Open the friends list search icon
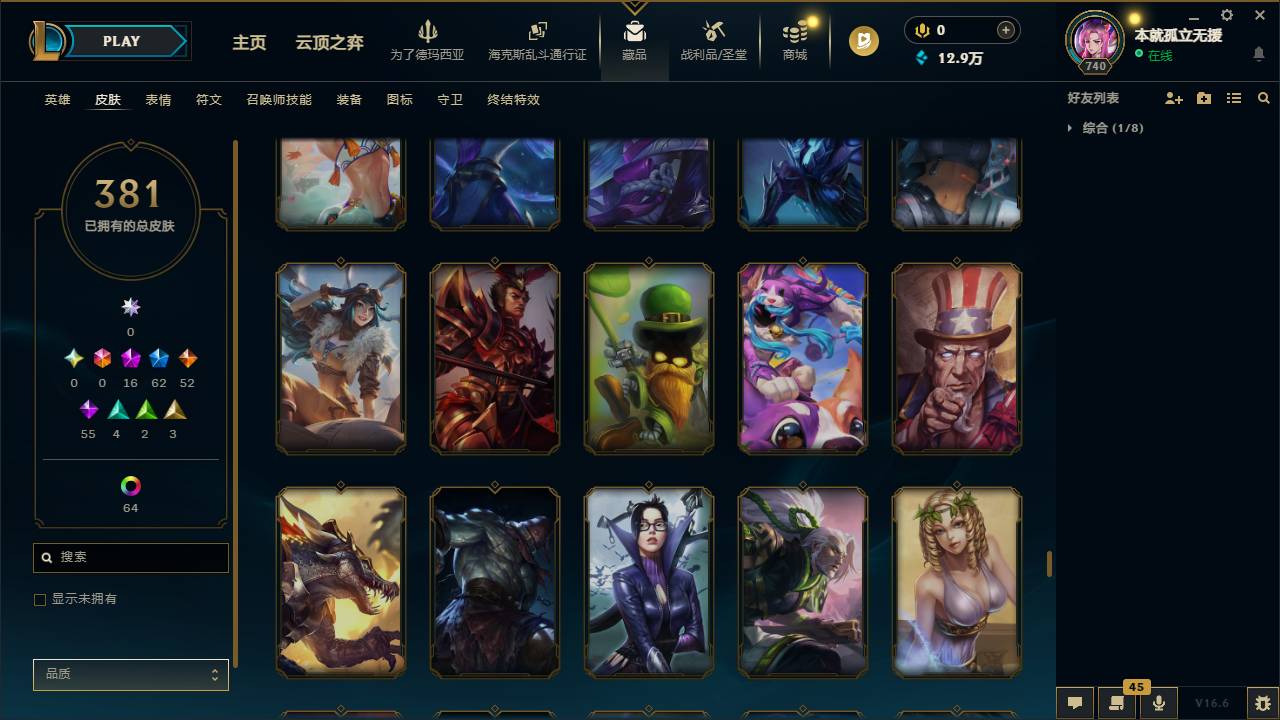The height and width of the screenshot is (720, 1280). pos(1264,97)
